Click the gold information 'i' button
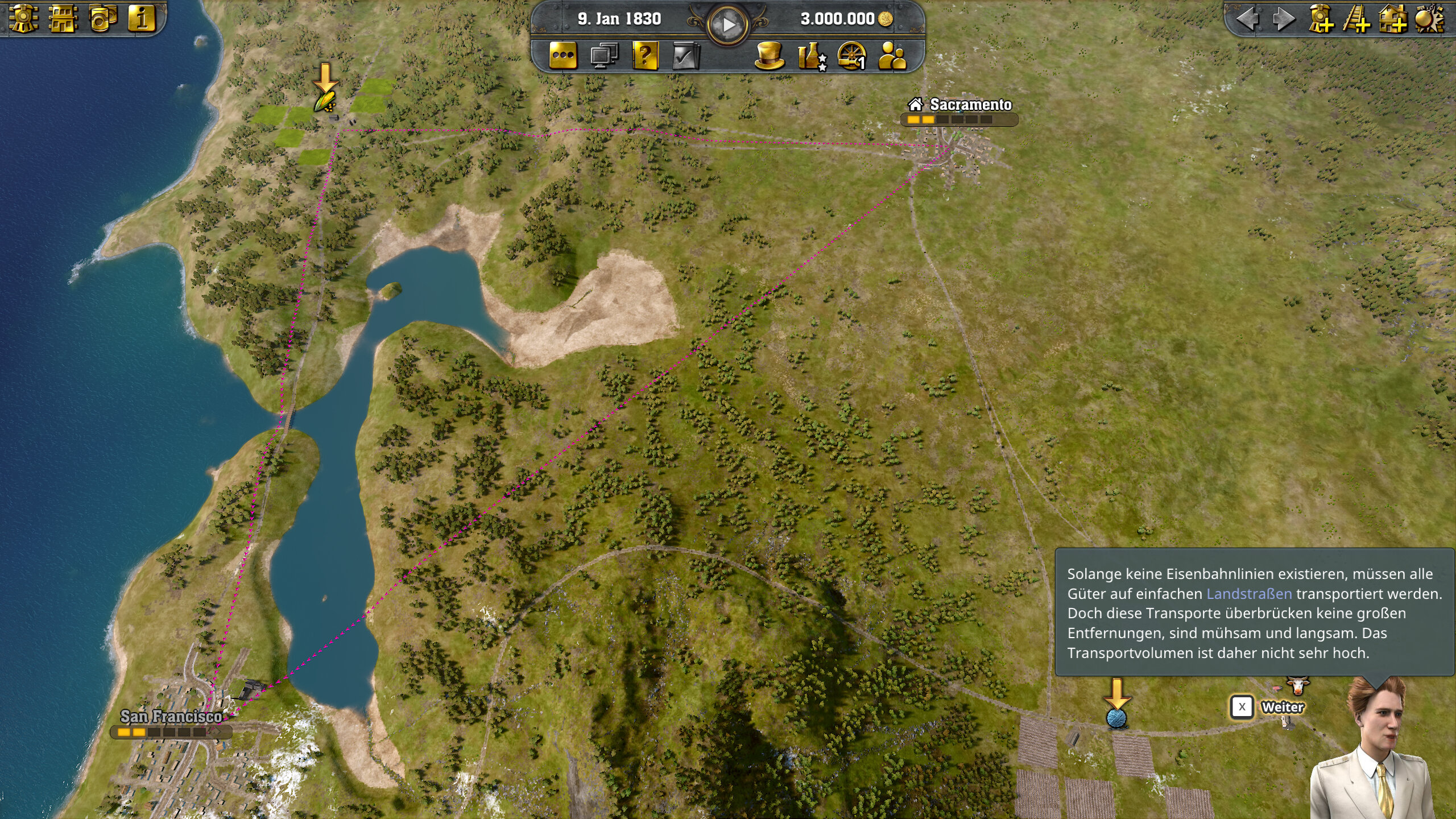The height and width of the screenshot is (819, 1456). point(142,18)
